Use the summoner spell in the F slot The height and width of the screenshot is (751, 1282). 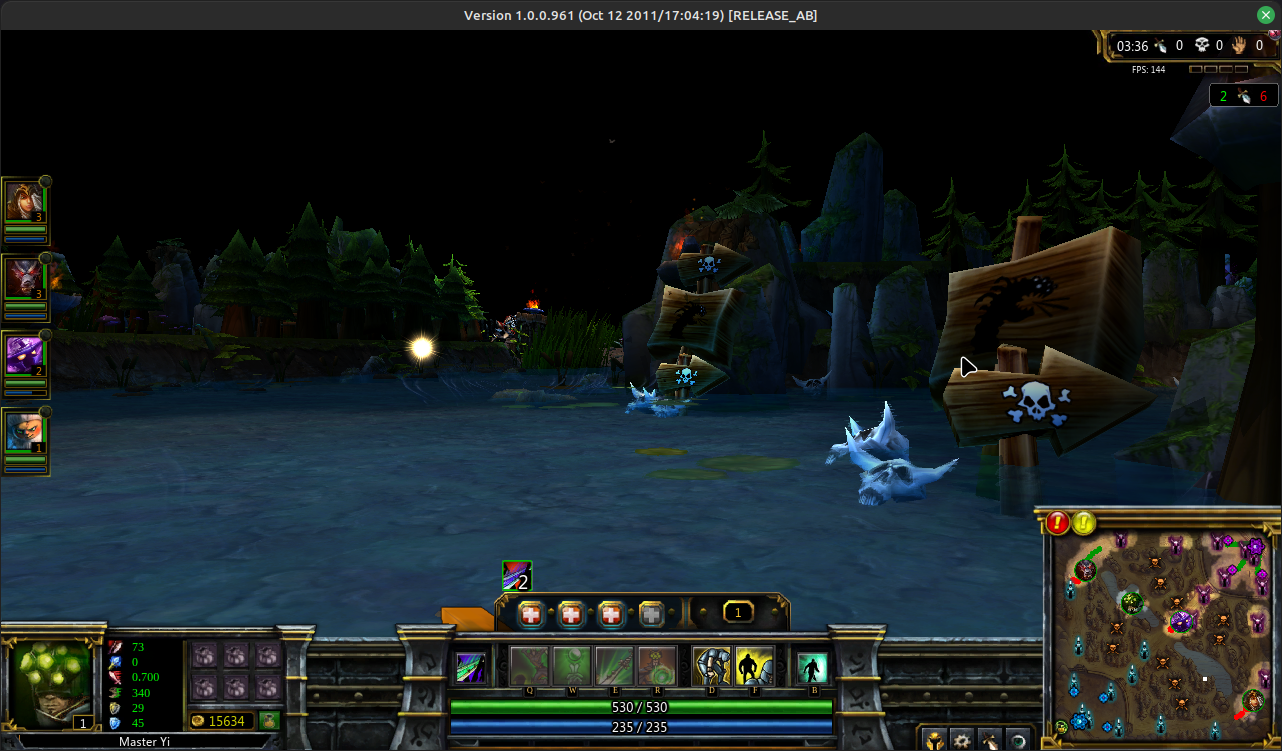pos(754,666)
